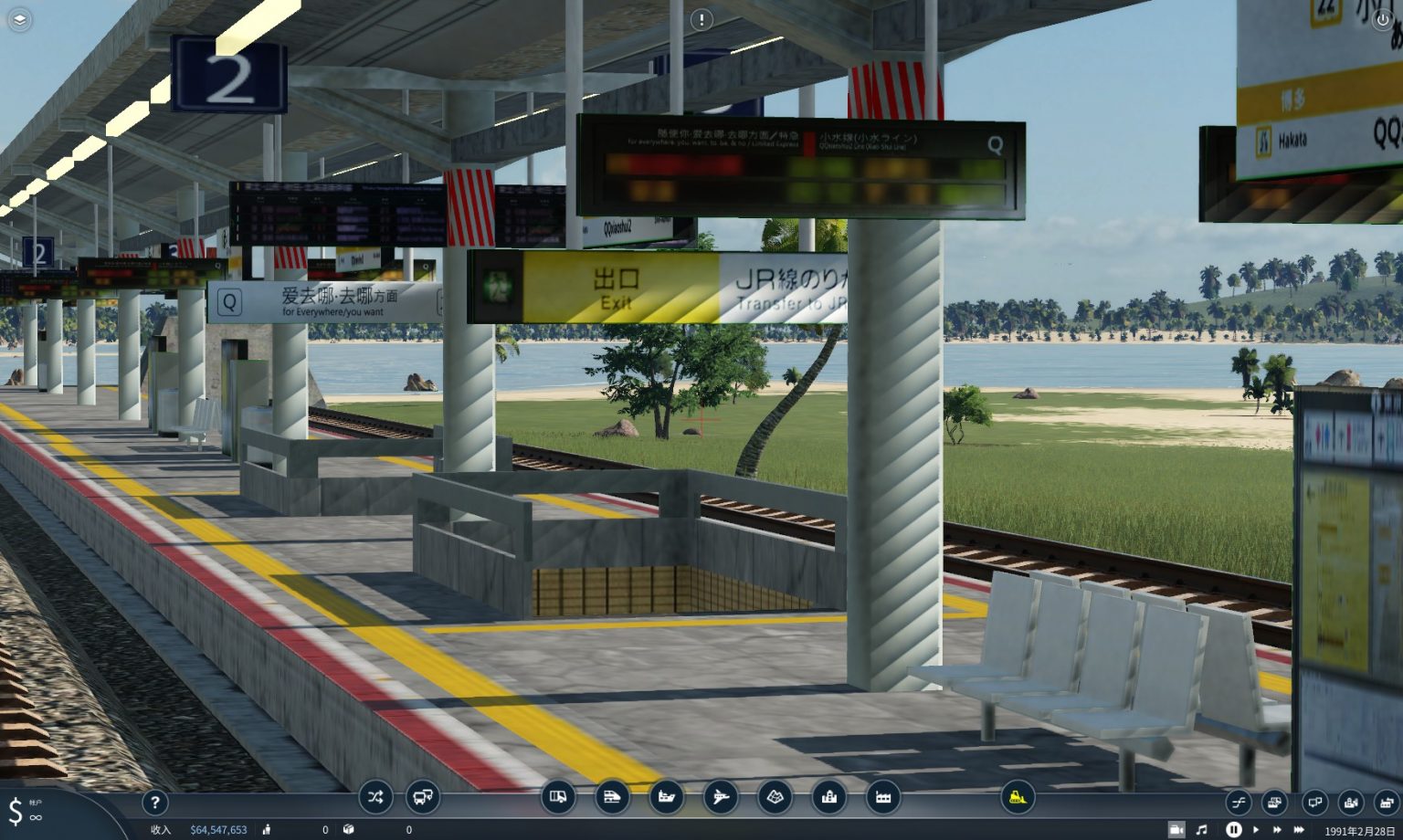Open the rail construction menu
The height and width of the screenshot is (840, 1403).
(612, 797)
